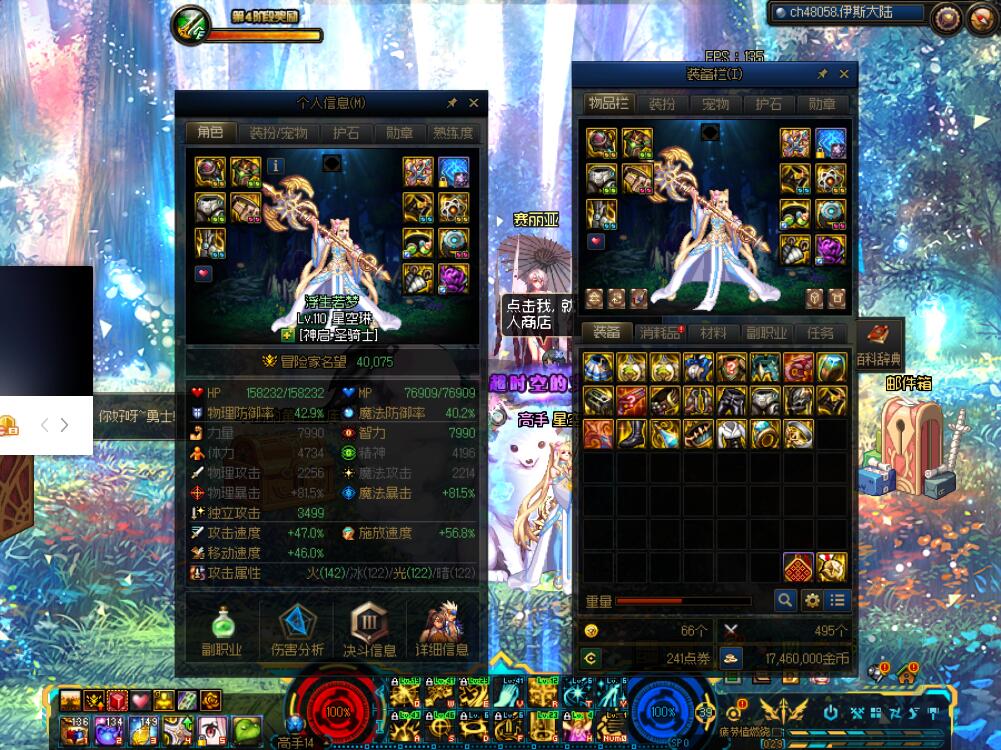Close the equipment inventory window
The height and width of the screenshot is (750, 1001).
pyautogui.click(x=844, y=74)
